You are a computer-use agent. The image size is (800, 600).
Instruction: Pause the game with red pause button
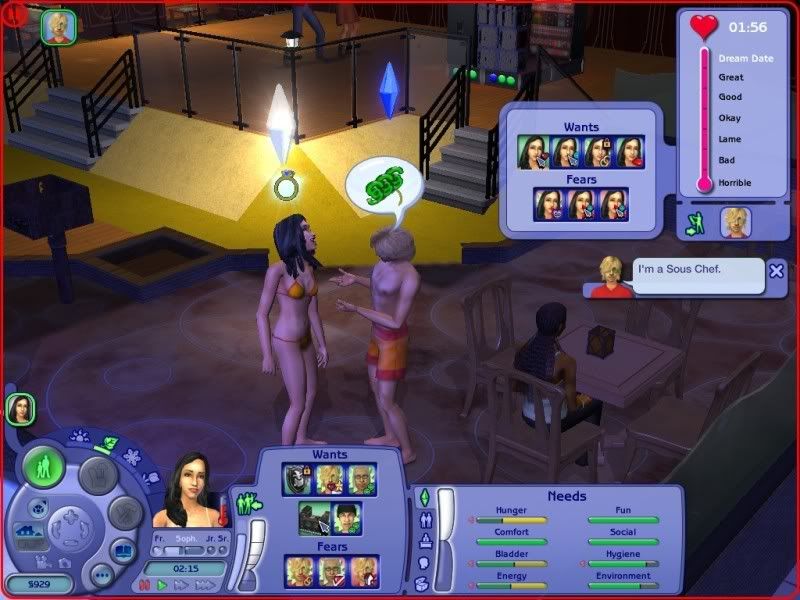pos(142,584)
